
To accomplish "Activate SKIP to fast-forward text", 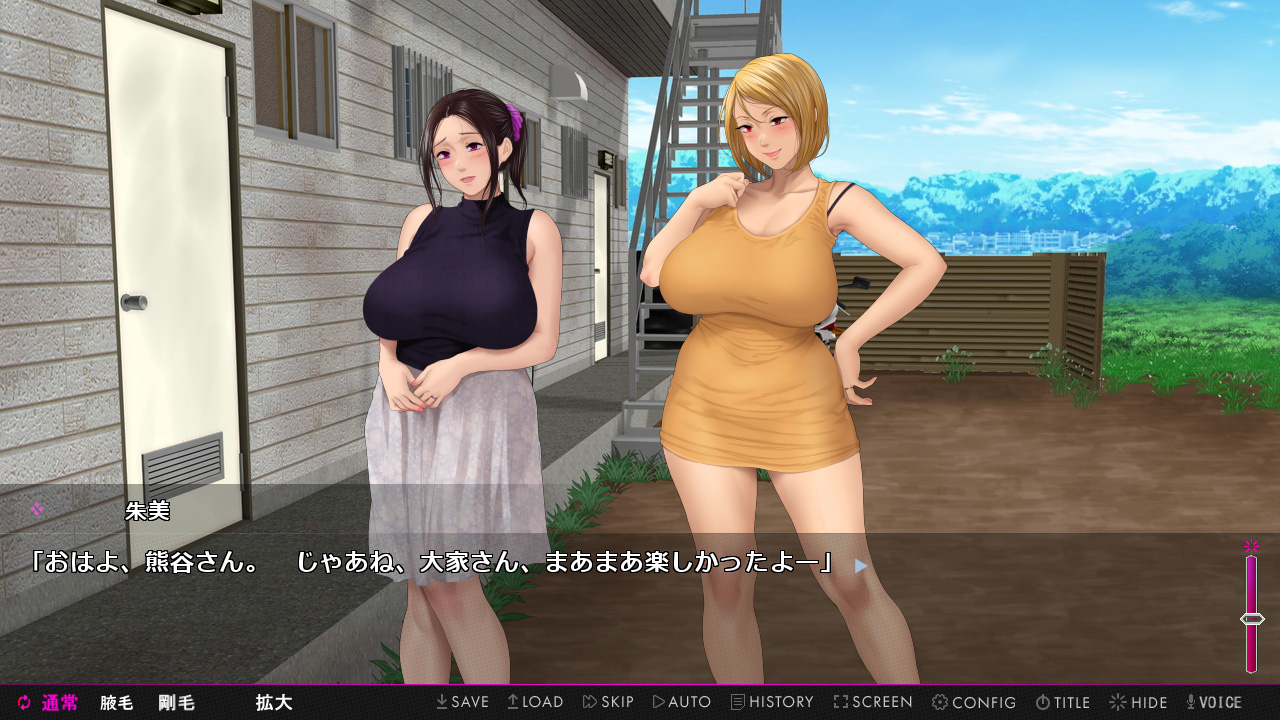I will click(608, 702).
